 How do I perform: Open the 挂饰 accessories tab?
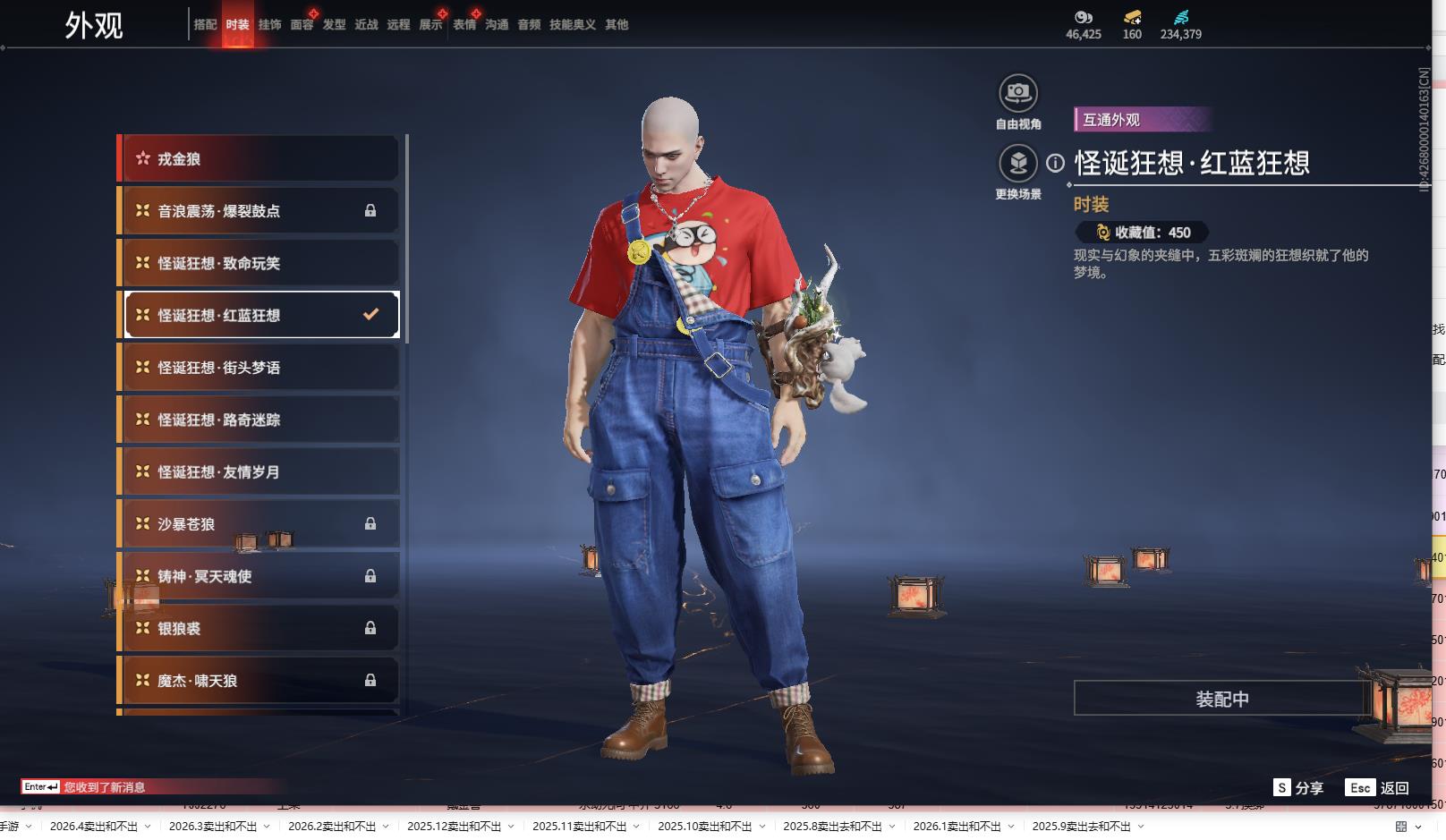click(269, 24)
